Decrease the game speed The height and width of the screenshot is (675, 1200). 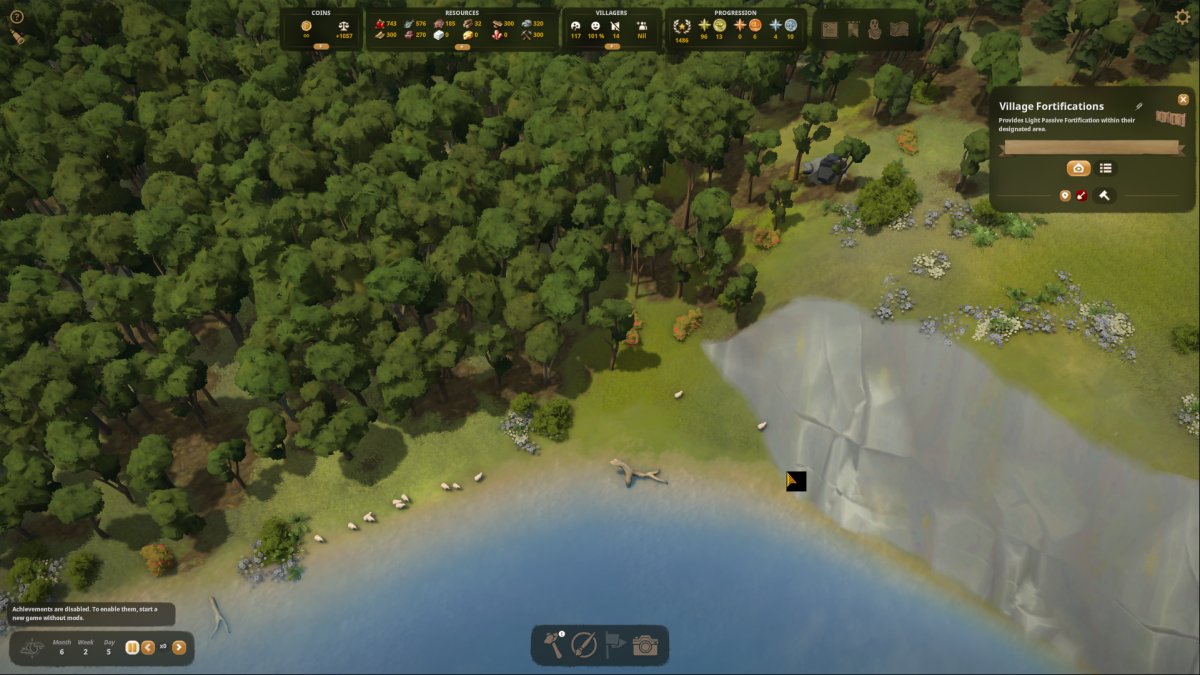click(148, 647)
